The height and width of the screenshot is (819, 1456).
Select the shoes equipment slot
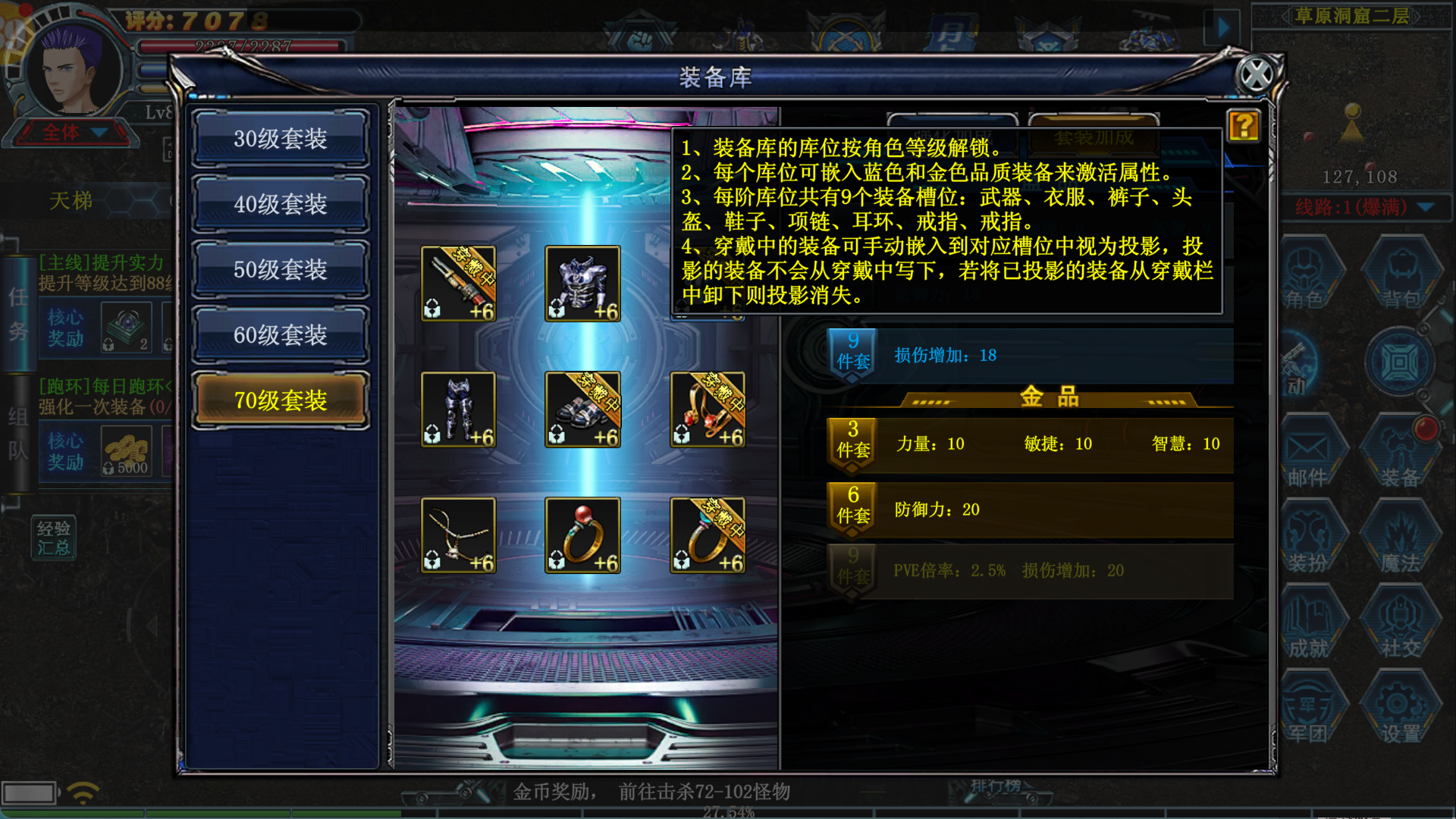coord(582,409)
